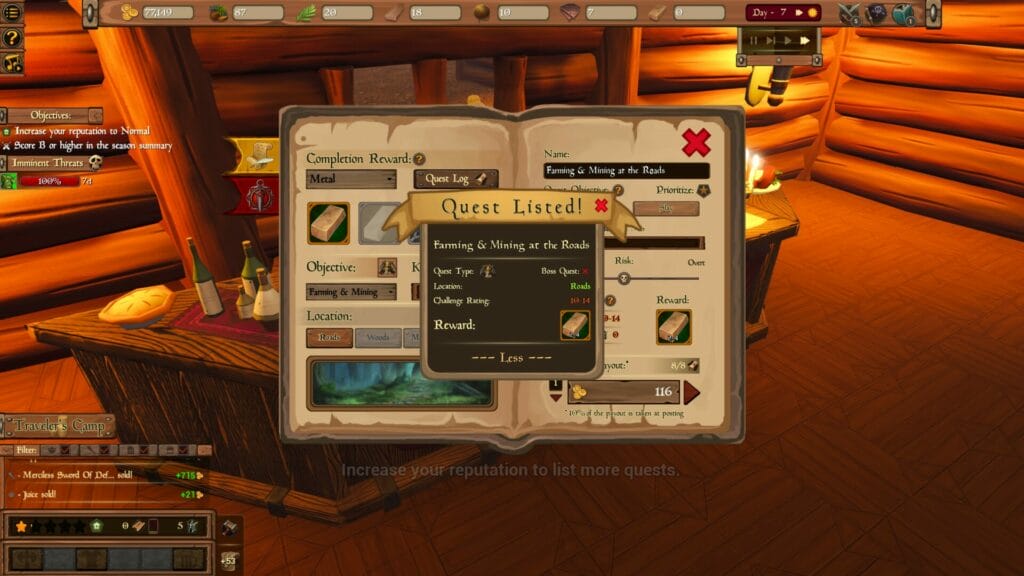
Task: Close the quest book with red X
Action: (x=696, y=142)
